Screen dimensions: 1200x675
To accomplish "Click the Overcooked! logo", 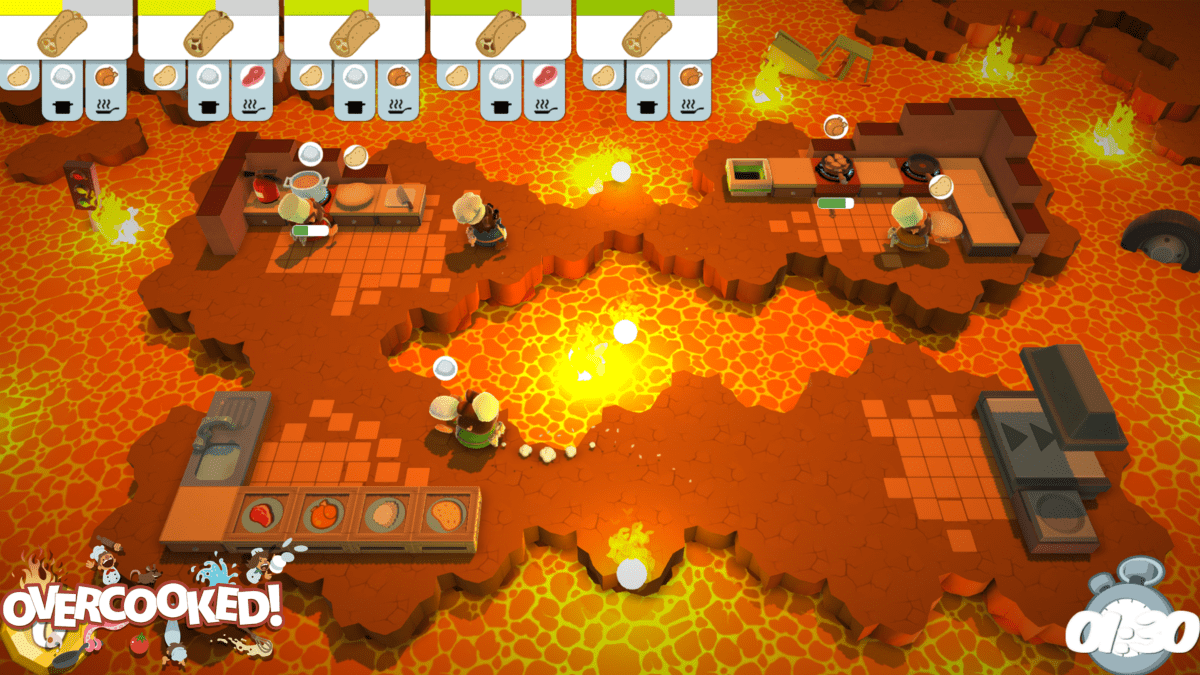I will pyautogui.click(x=140, y=607).
